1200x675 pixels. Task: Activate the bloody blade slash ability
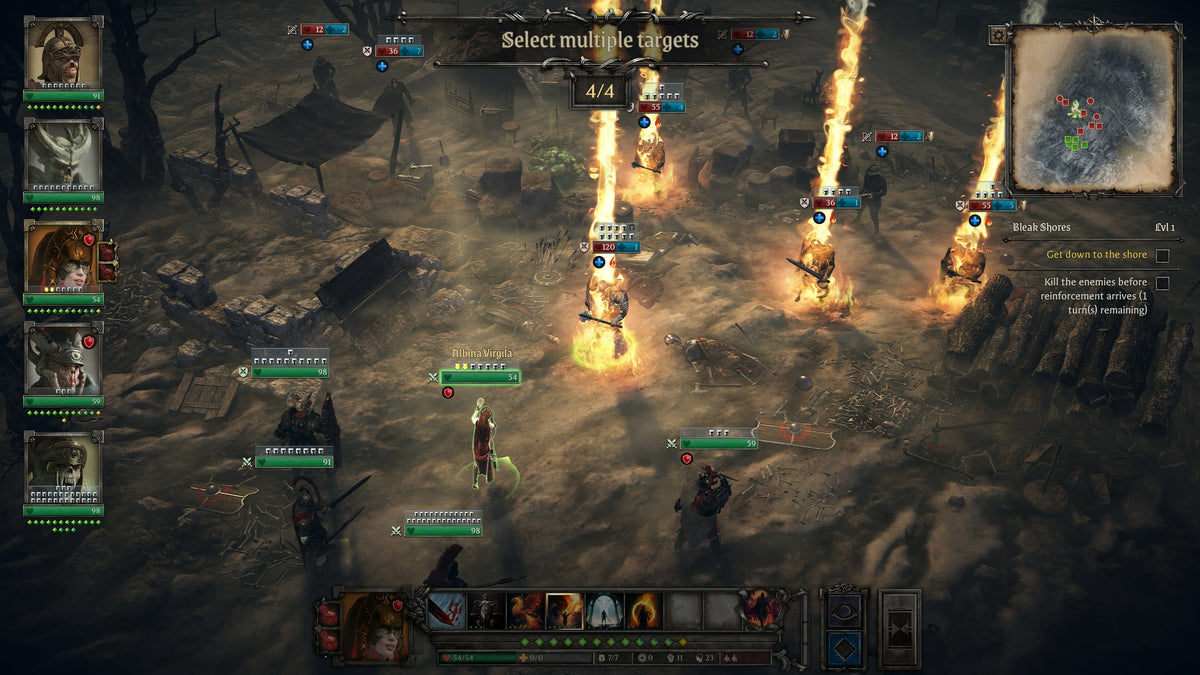pos(446,611)
